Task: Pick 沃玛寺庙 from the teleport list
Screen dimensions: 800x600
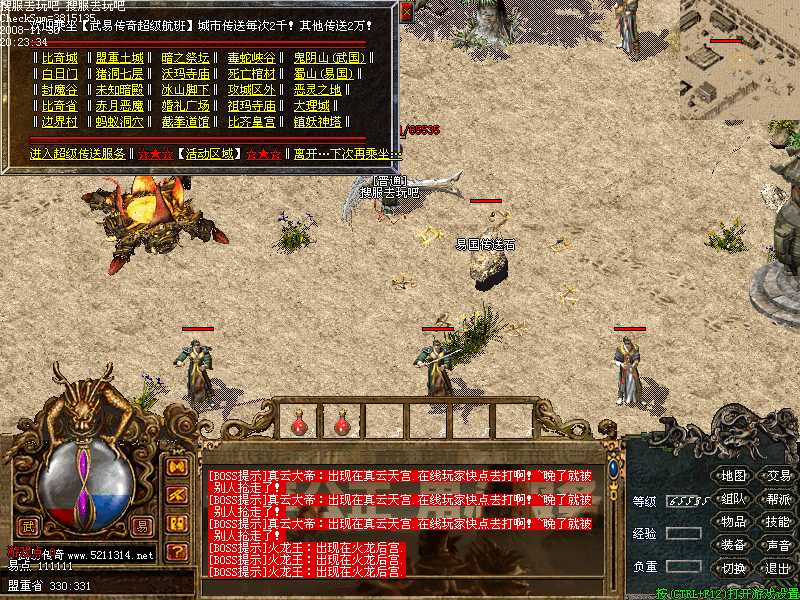Action: click(x=186, y=74)
